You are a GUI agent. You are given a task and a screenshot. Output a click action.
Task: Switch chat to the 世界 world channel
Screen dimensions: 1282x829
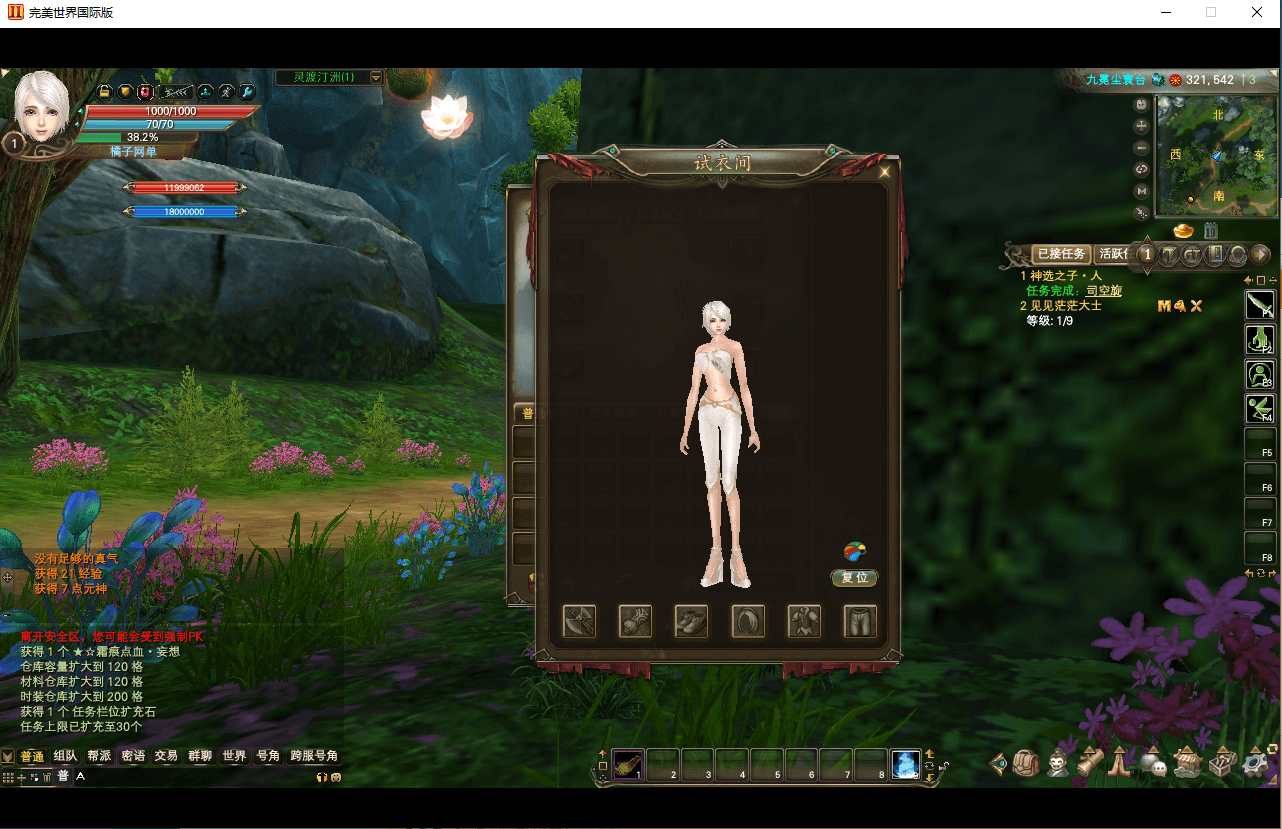[x=234, y=756]
